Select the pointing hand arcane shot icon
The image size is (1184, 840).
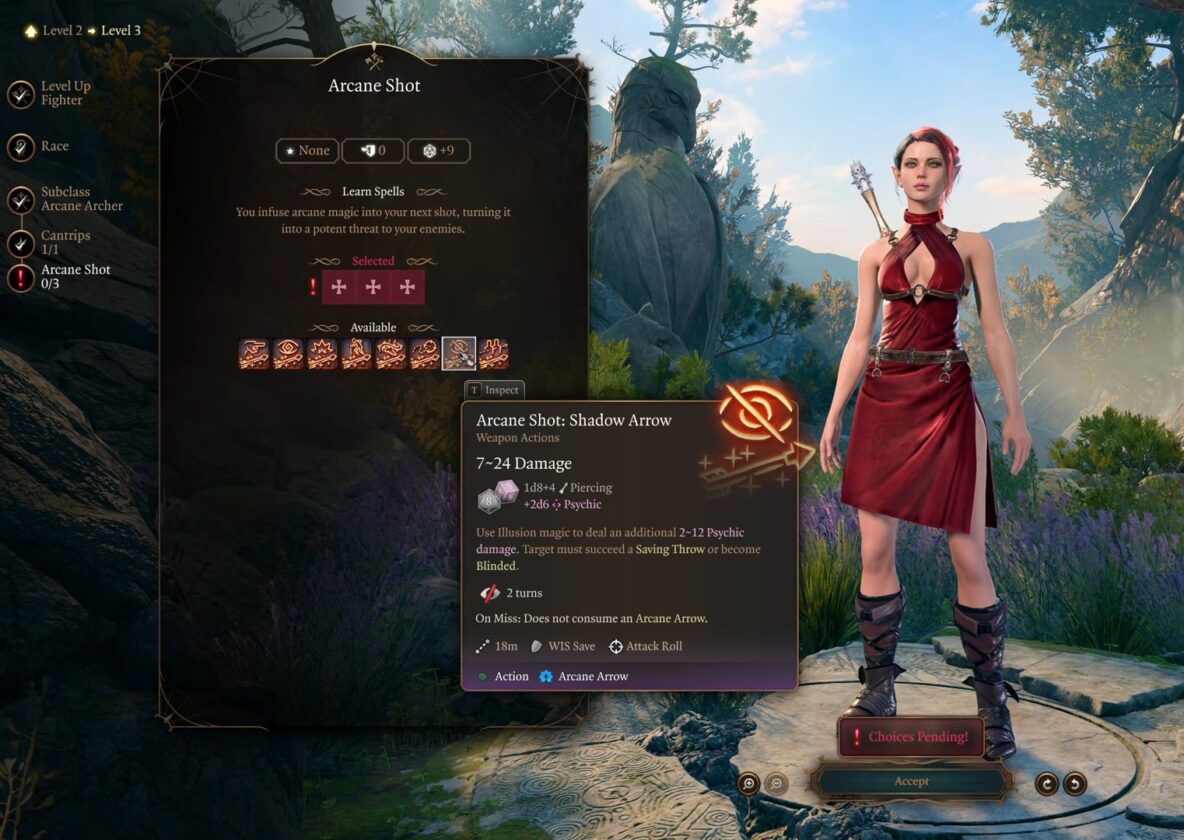click(255, 354)
